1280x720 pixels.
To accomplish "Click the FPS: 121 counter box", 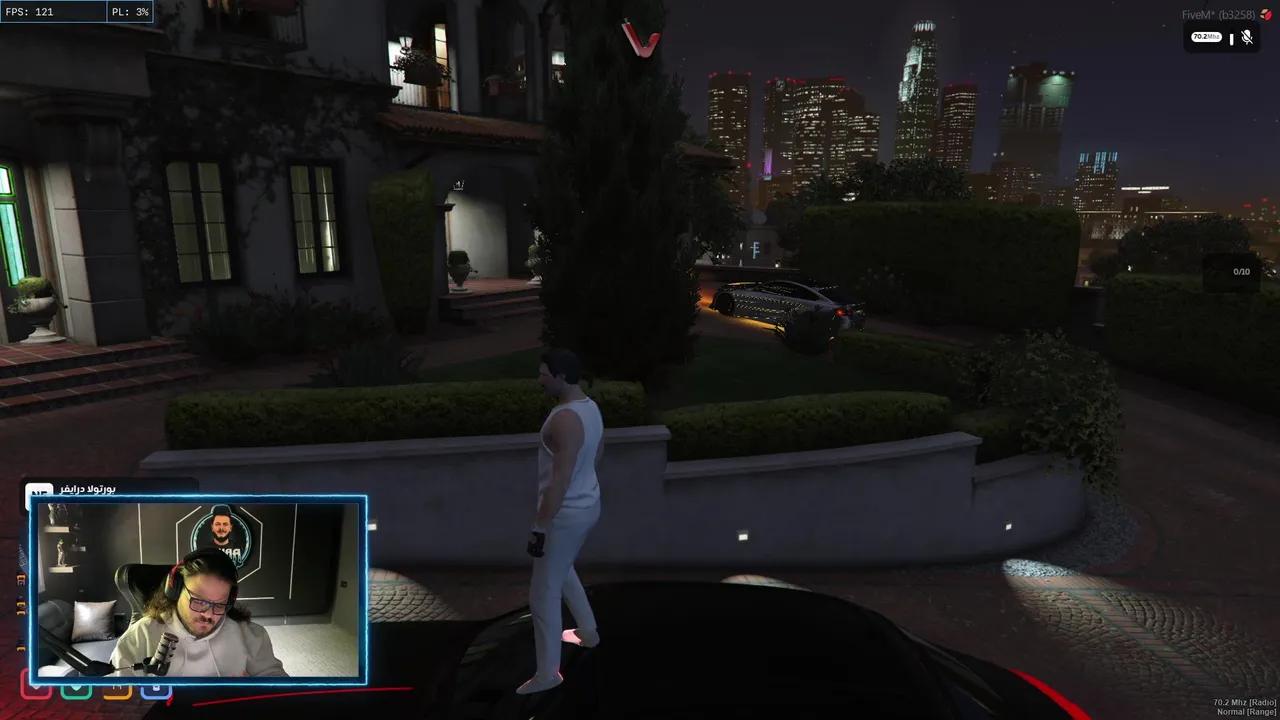I will tap(55, 12).
